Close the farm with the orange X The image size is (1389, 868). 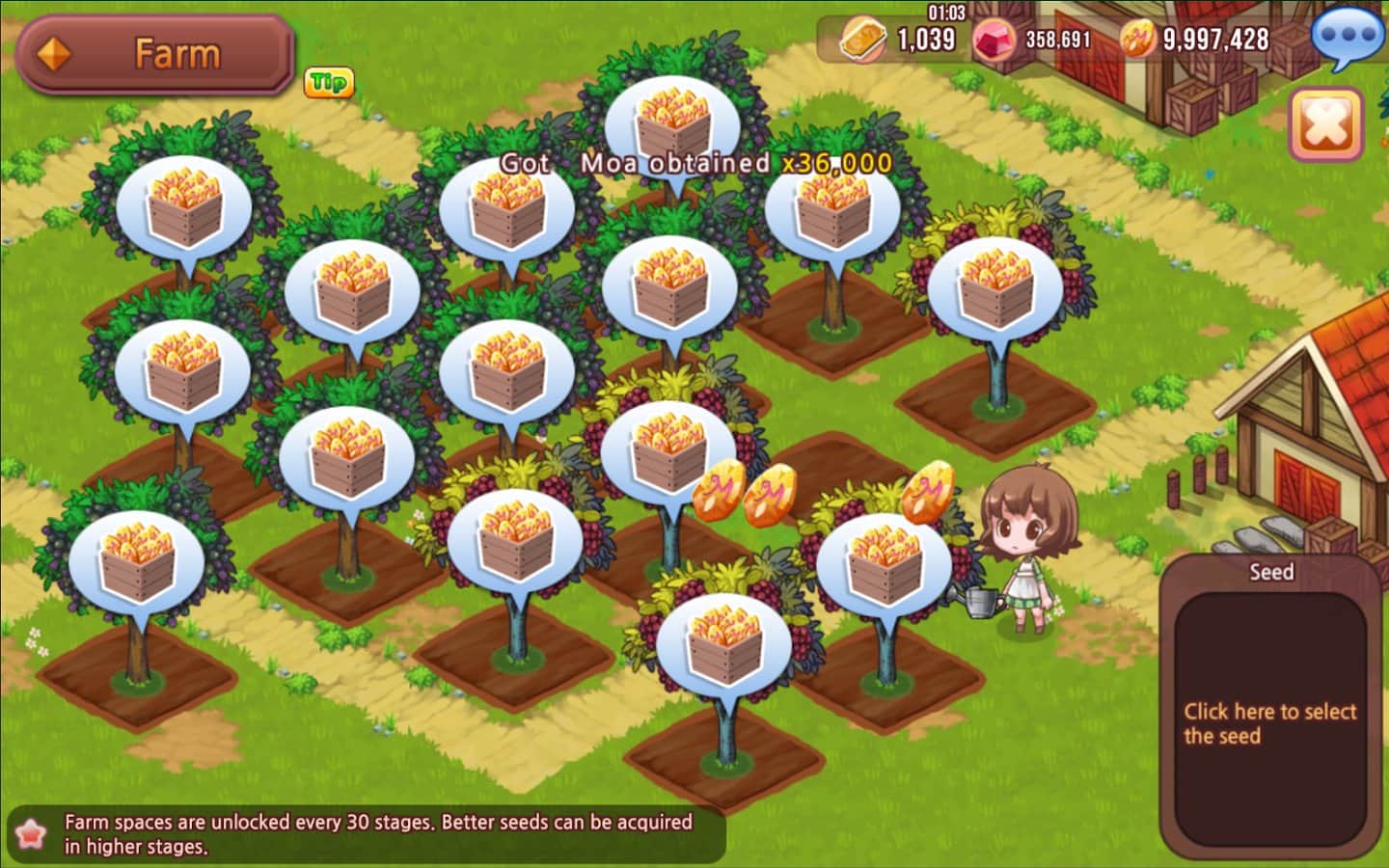pos(1326,124)
